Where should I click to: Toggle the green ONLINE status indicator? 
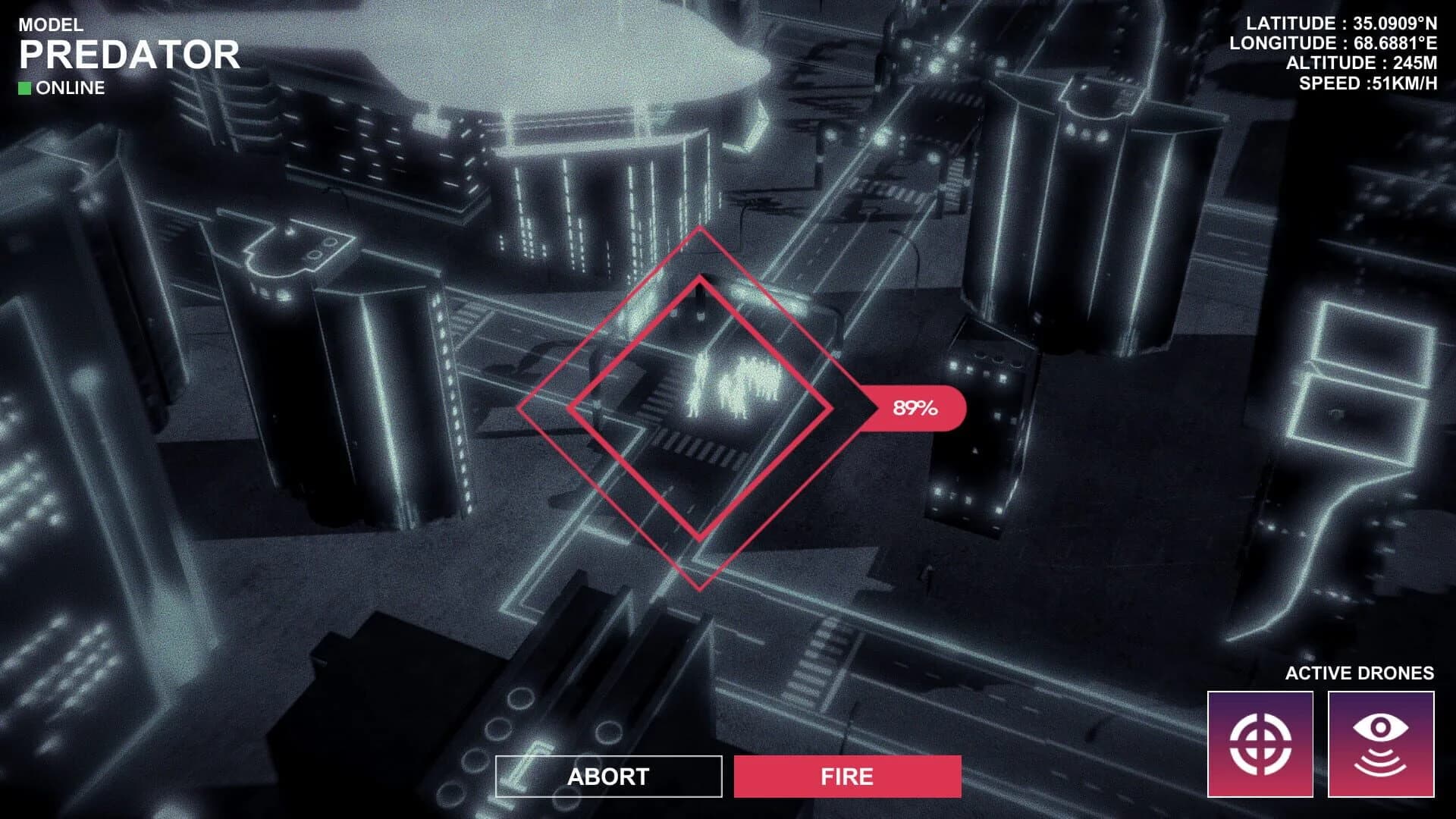[26, 88]
